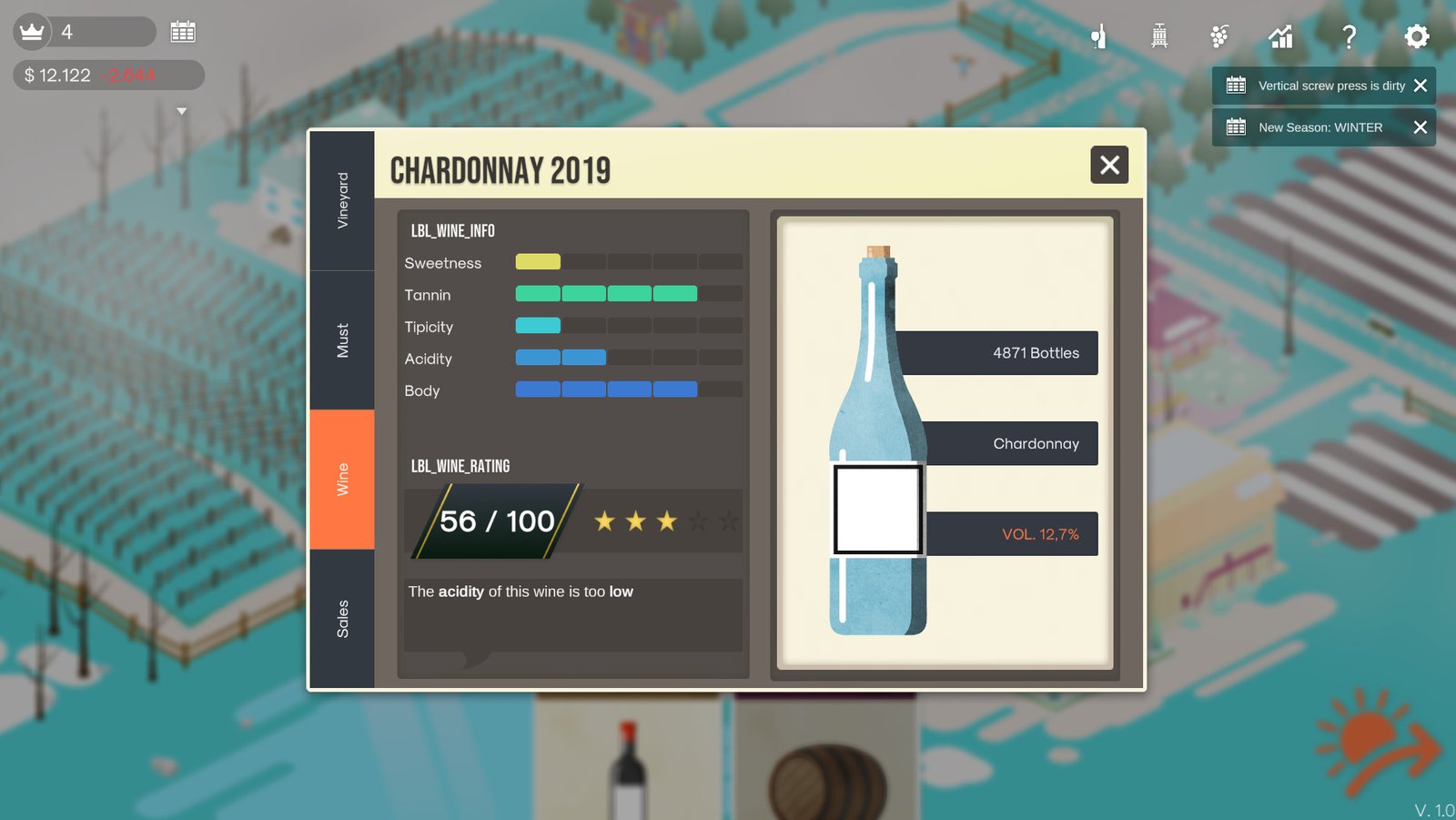Click the calendar icon near the crown counter

(x=183, y=32)
